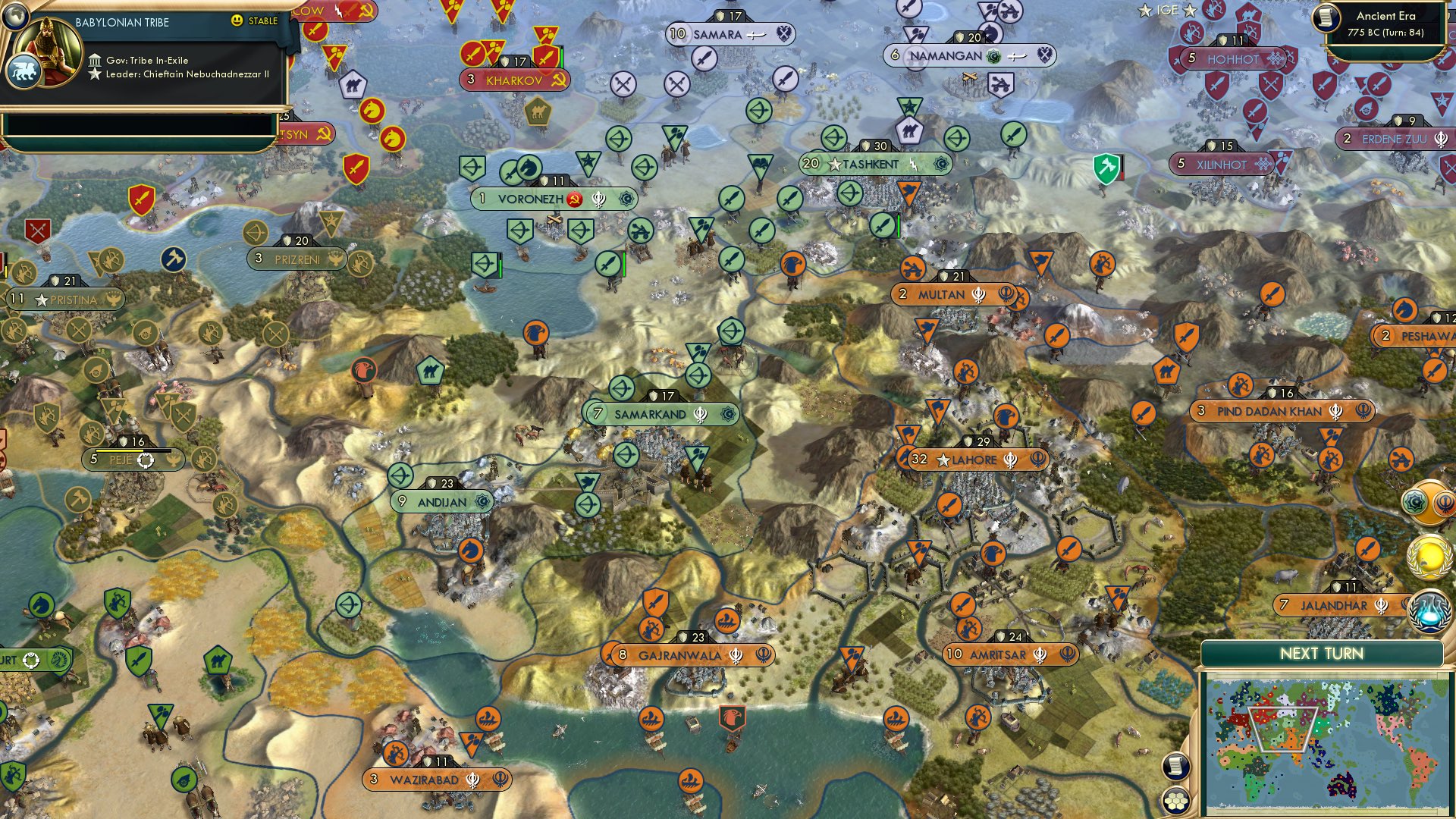The image size is (1456, 819).
Task: Click the camel caravan icon below Kharkov
Action: pyautogui.click(x=538, y=111)
